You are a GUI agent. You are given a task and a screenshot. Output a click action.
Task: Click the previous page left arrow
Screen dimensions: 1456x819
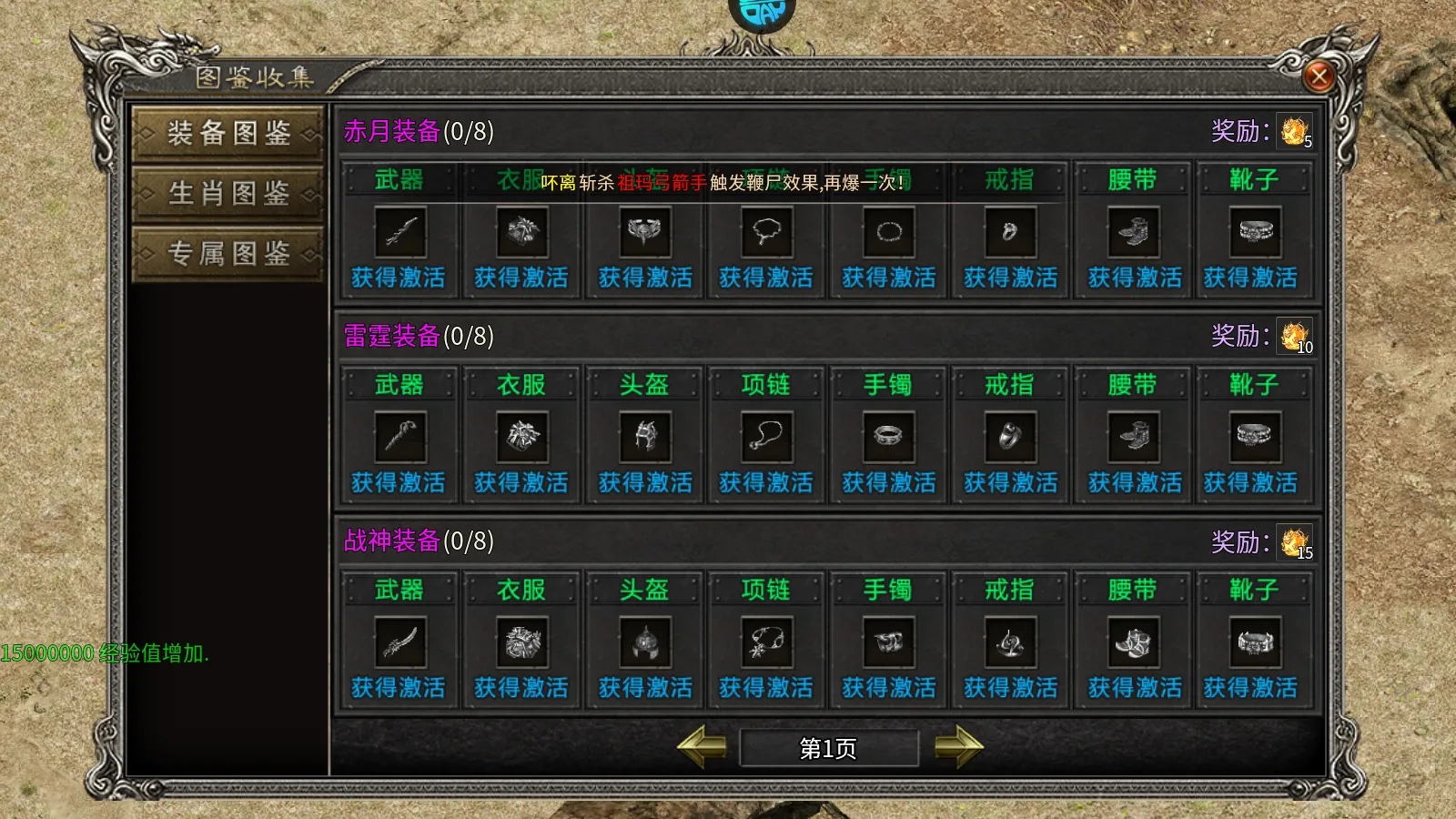[701, 748]
